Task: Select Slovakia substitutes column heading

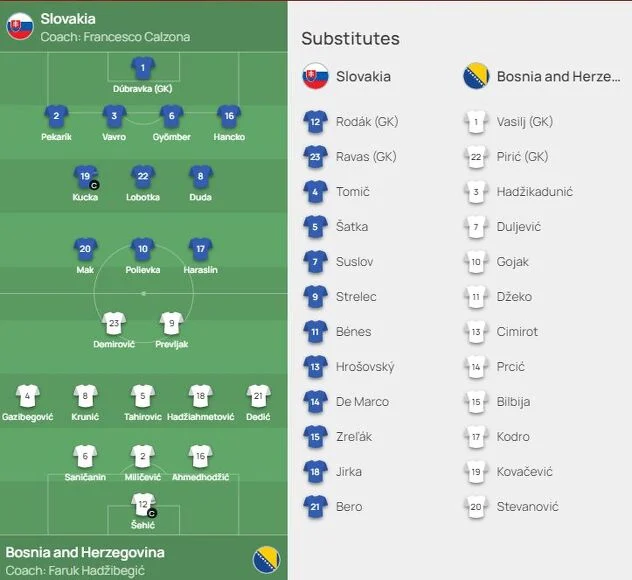Action: pyautogui.click(x=363, y=76)
